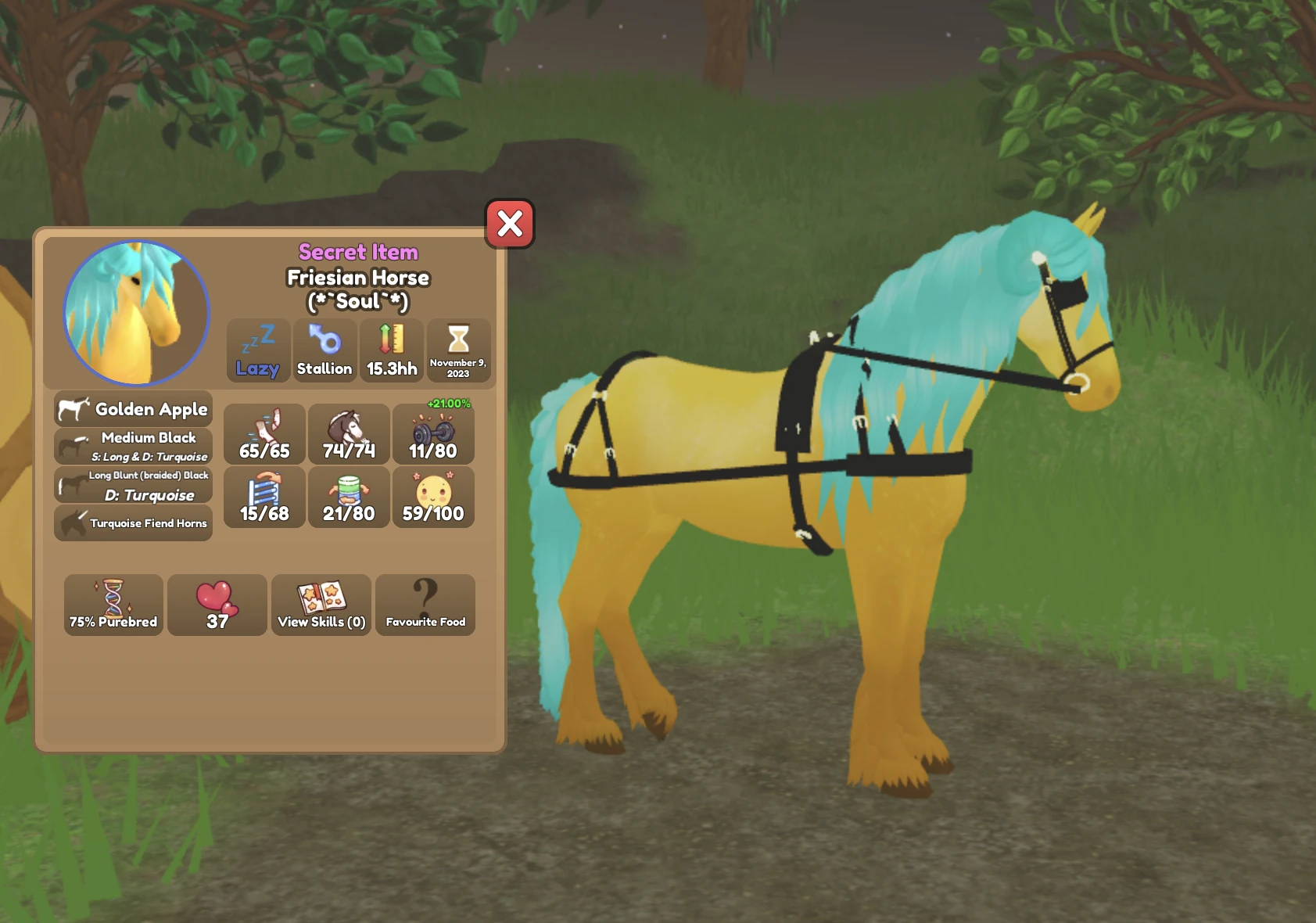The height and width of the screenshot is (923, 1316).
Task: Click the jumping hurdle stat icon
Action: click(264, 497)
